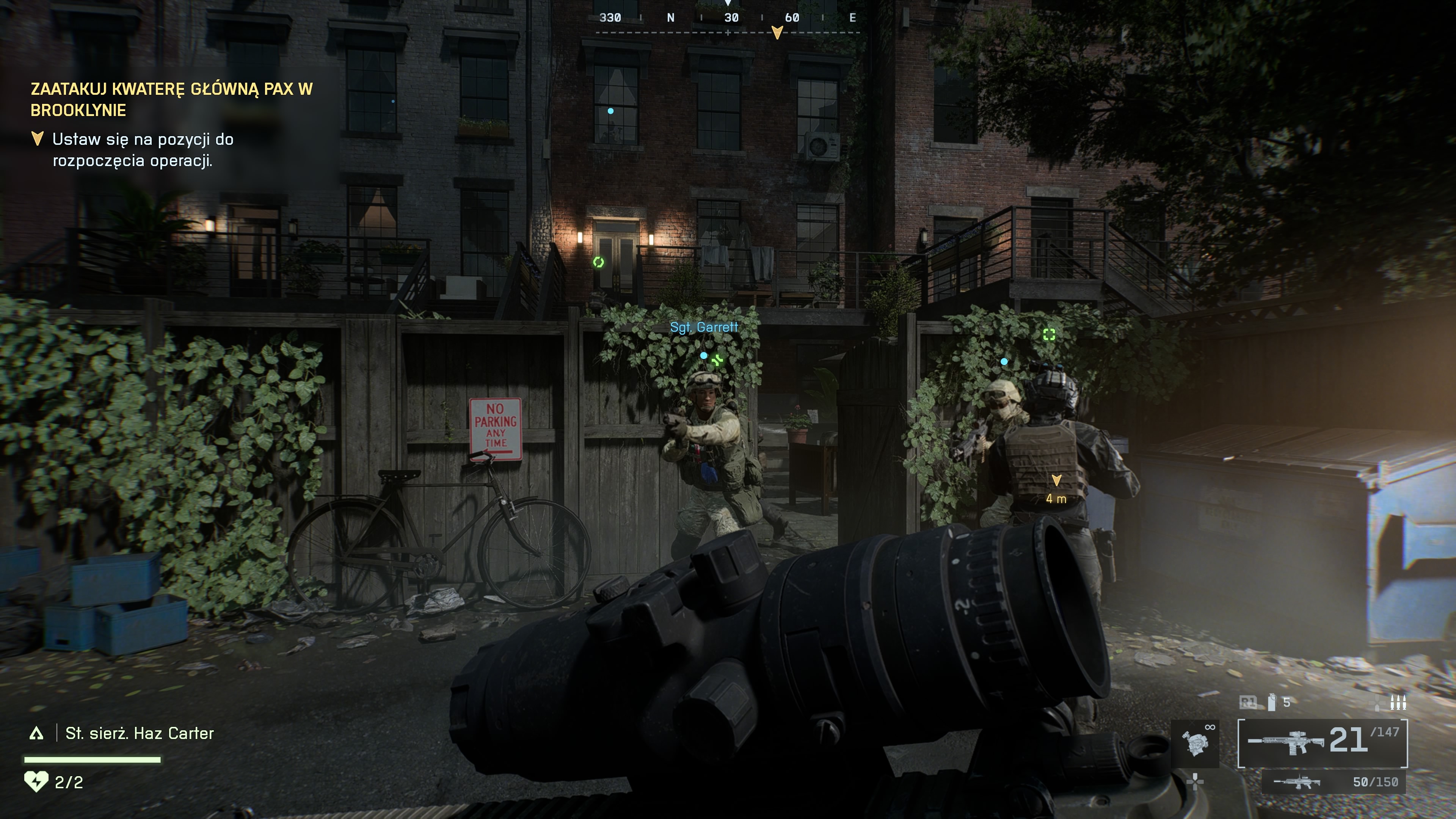Click the green circular arrows squad marker

(599, 262)
